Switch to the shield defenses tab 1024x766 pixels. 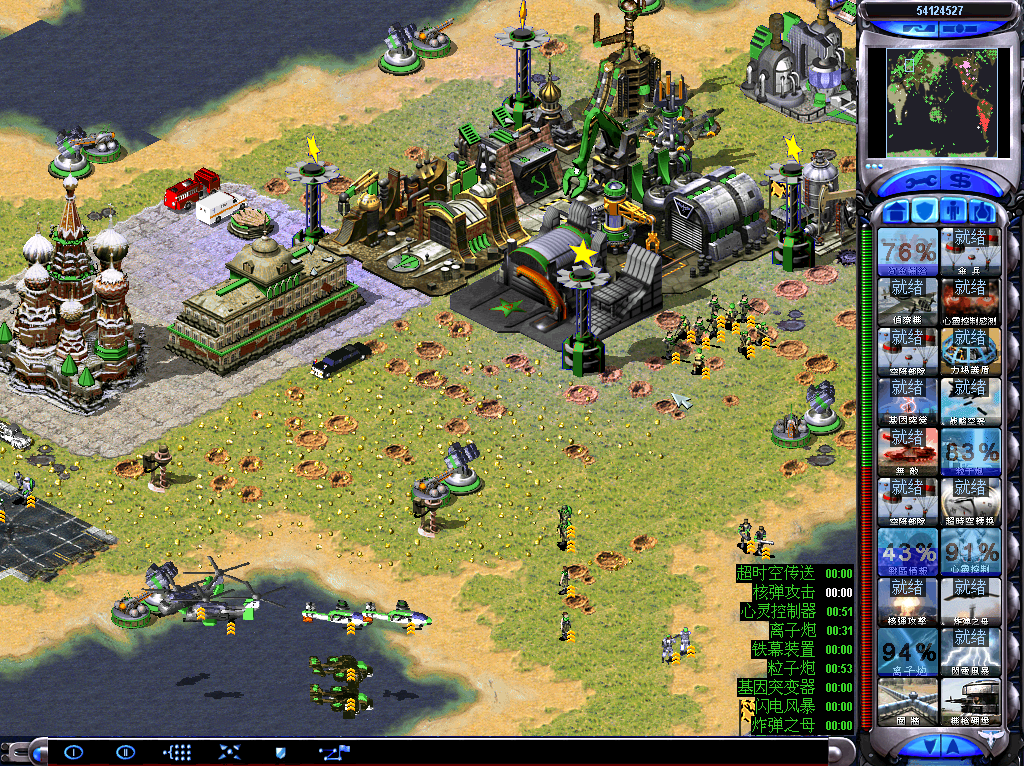click(x=925, y=212)
